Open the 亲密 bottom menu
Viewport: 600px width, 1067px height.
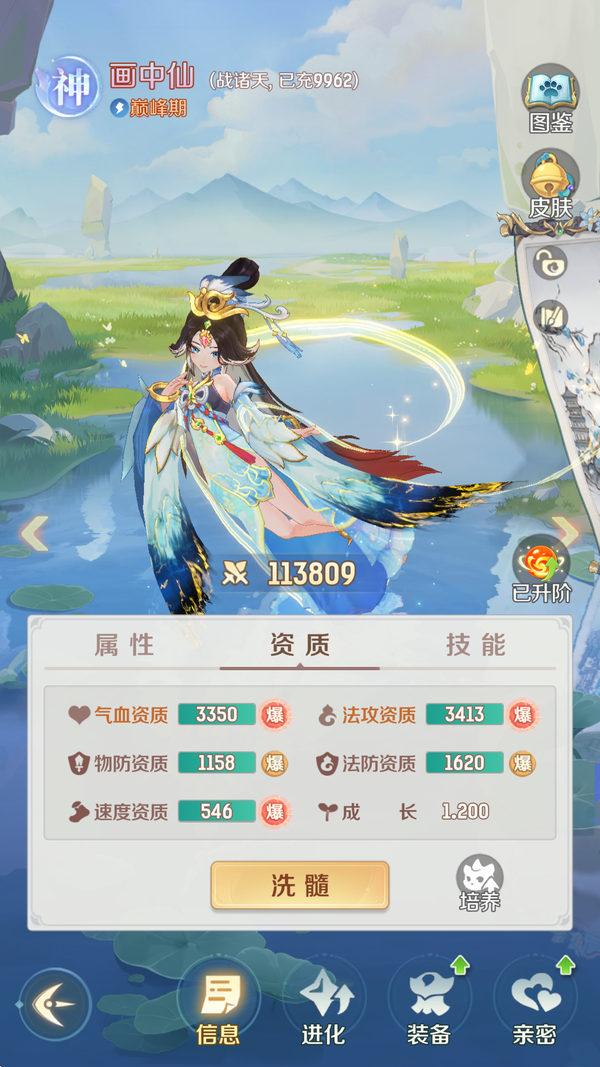534,1005
